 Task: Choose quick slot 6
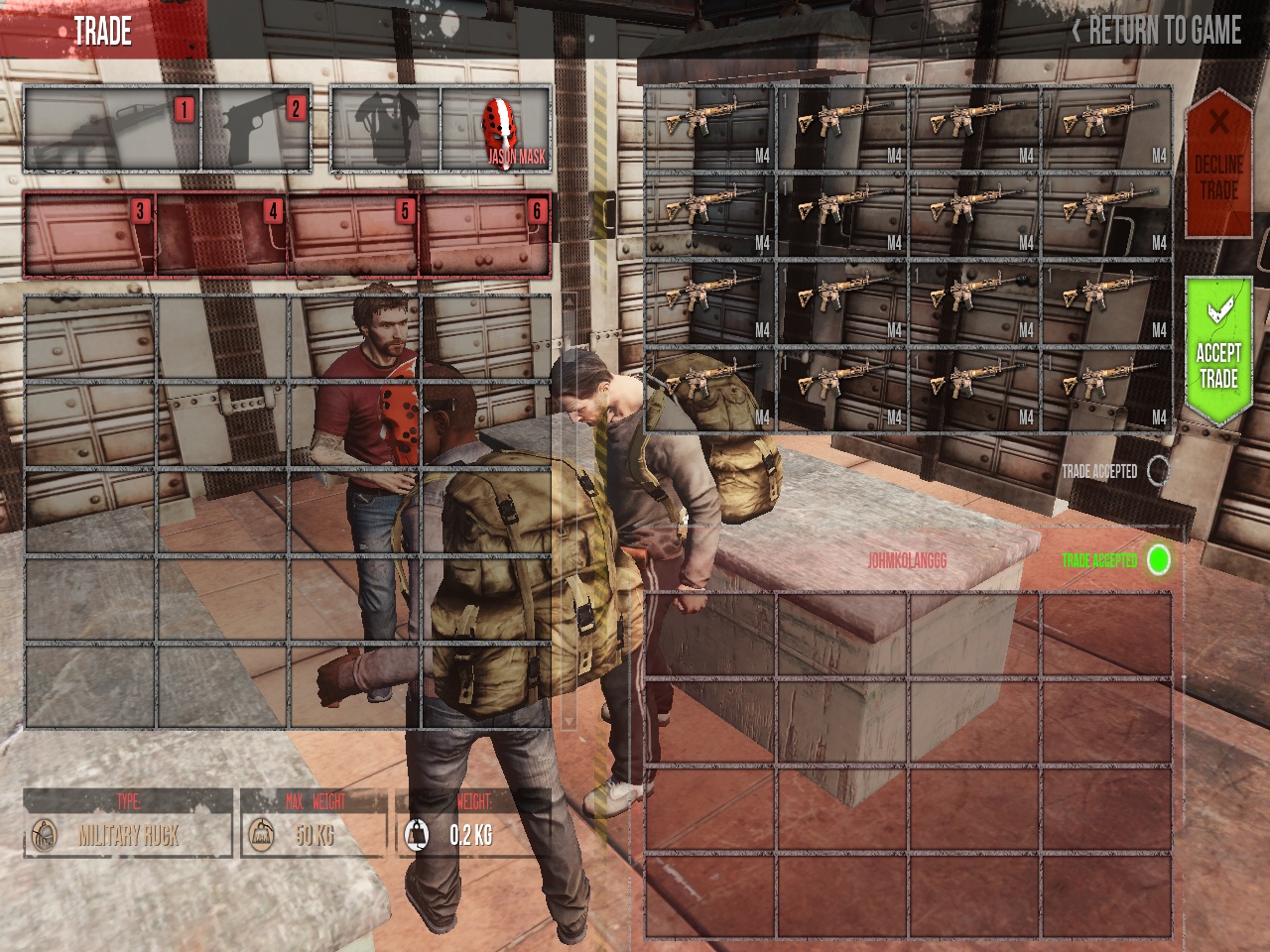point(485,235)
